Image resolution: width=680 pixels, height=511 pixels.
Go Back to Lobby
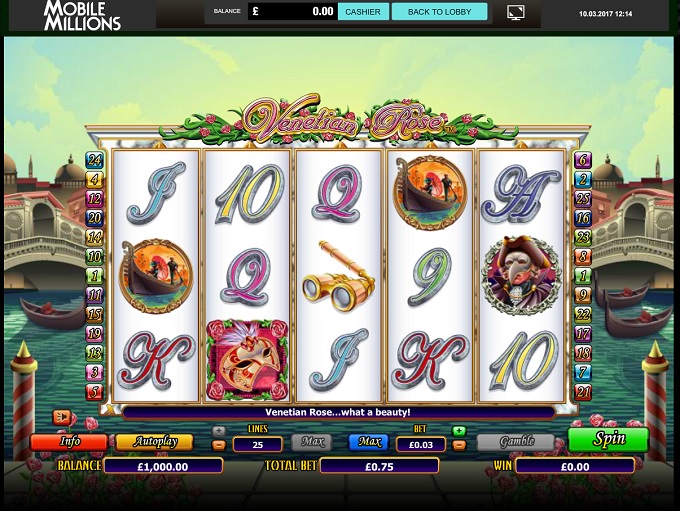pos(439,12)
